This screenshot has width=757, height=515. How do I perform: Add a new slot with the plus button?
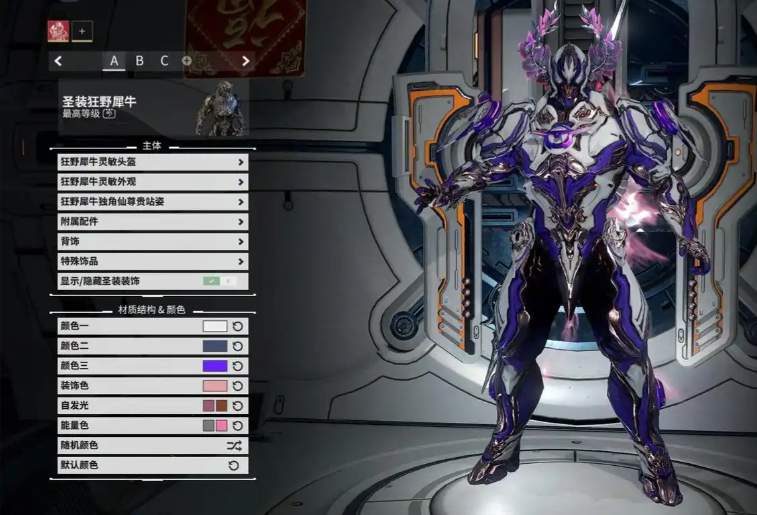pyautogui.click(x=82, y=31)
